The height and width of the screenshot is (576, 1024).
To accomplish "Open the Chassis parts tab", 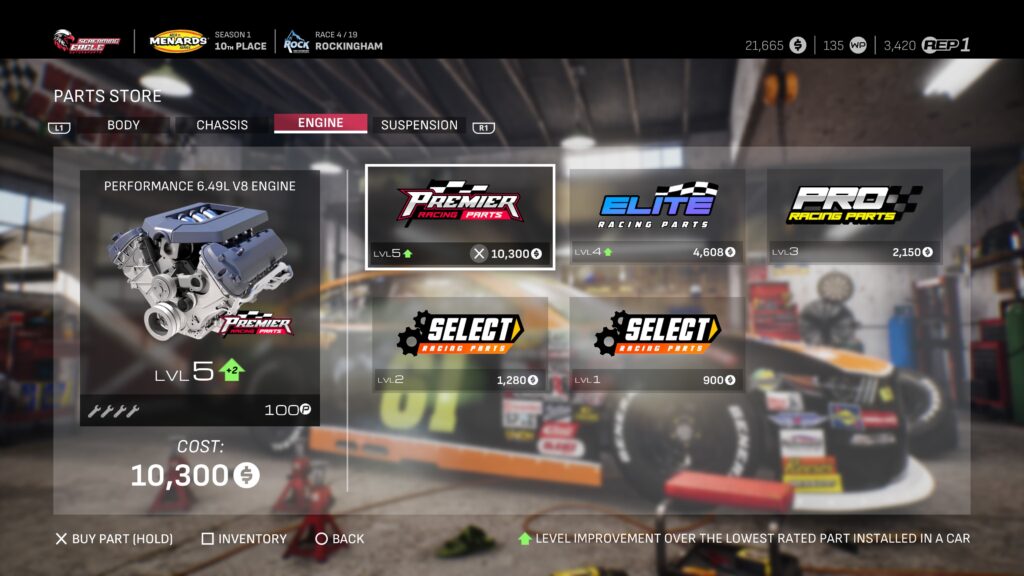I will point(222,125).
